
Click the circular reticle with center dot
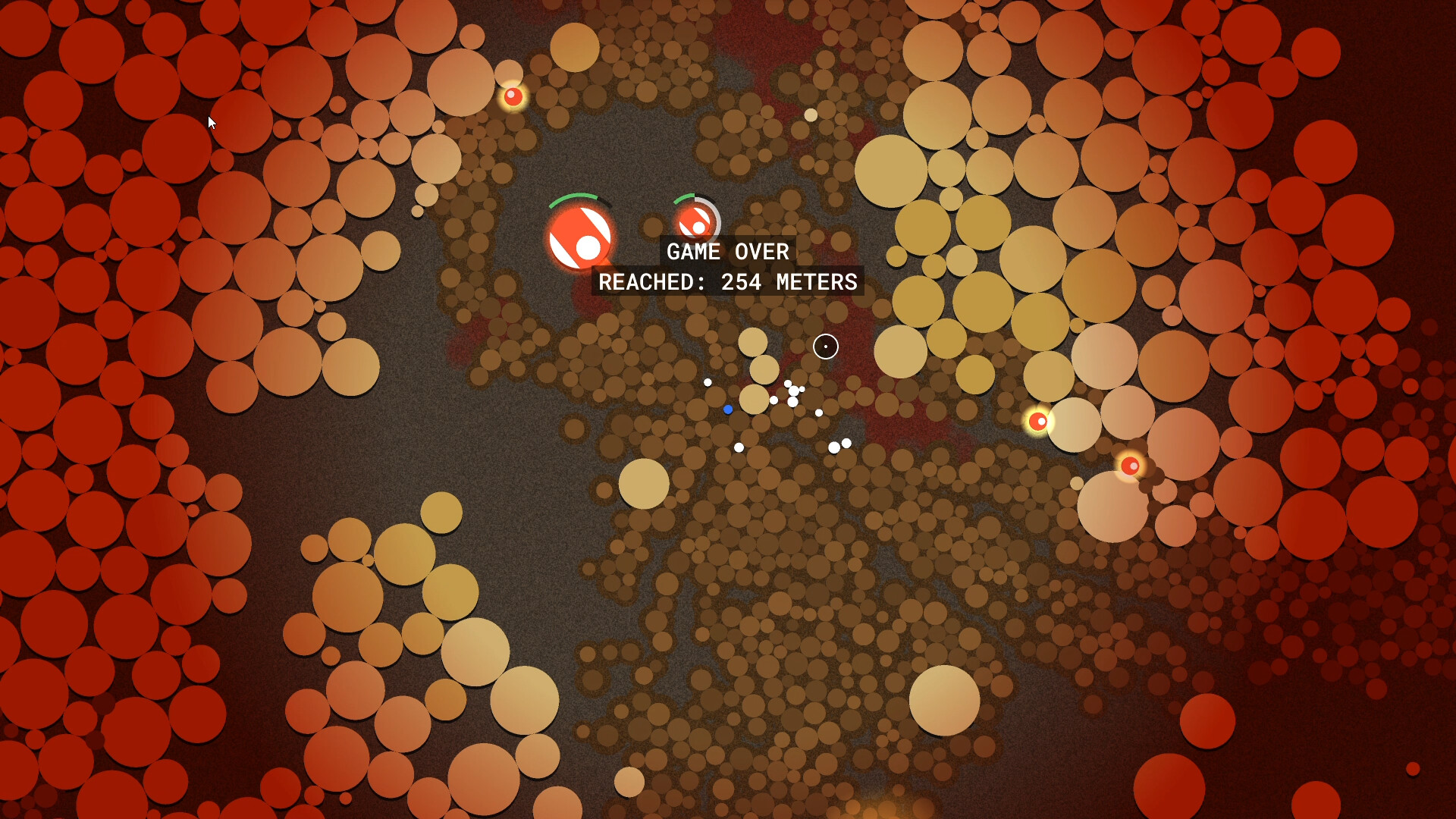[825, 347]
